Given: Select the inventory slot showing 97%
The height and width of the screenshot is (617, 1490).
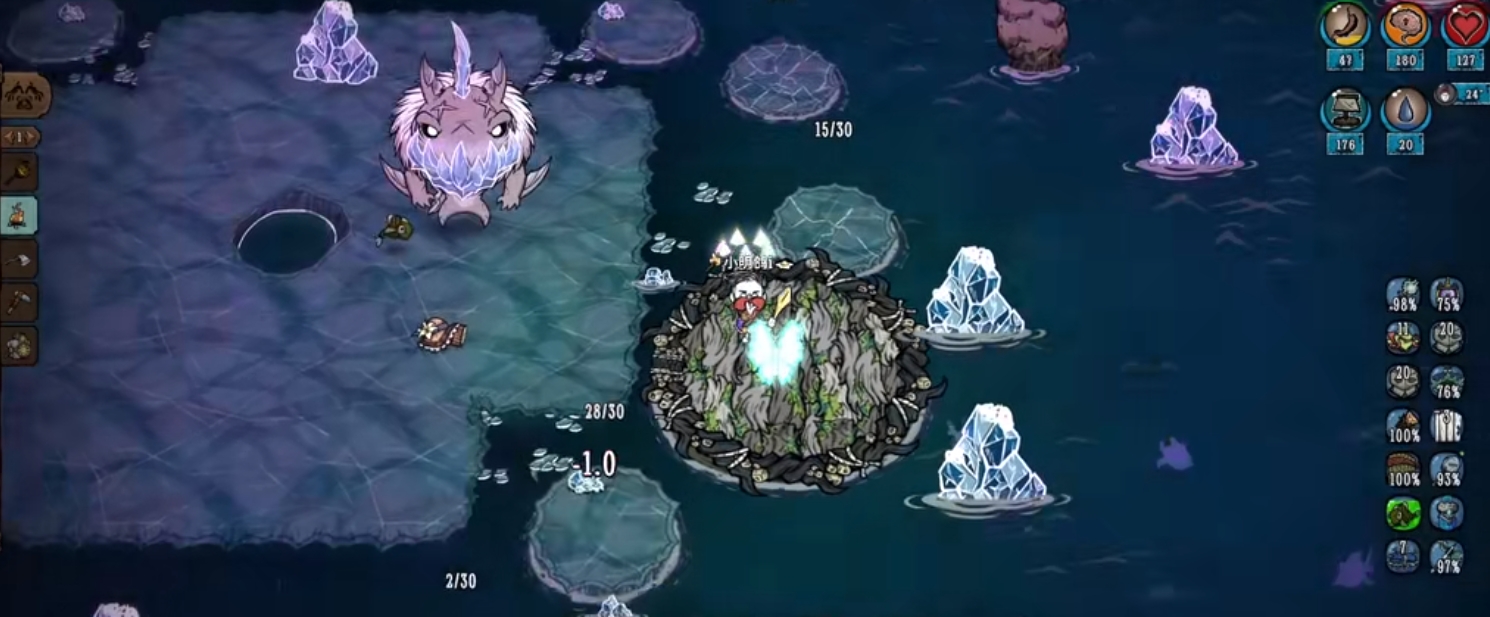Looking at the screenshot, I should [1446, 557].
